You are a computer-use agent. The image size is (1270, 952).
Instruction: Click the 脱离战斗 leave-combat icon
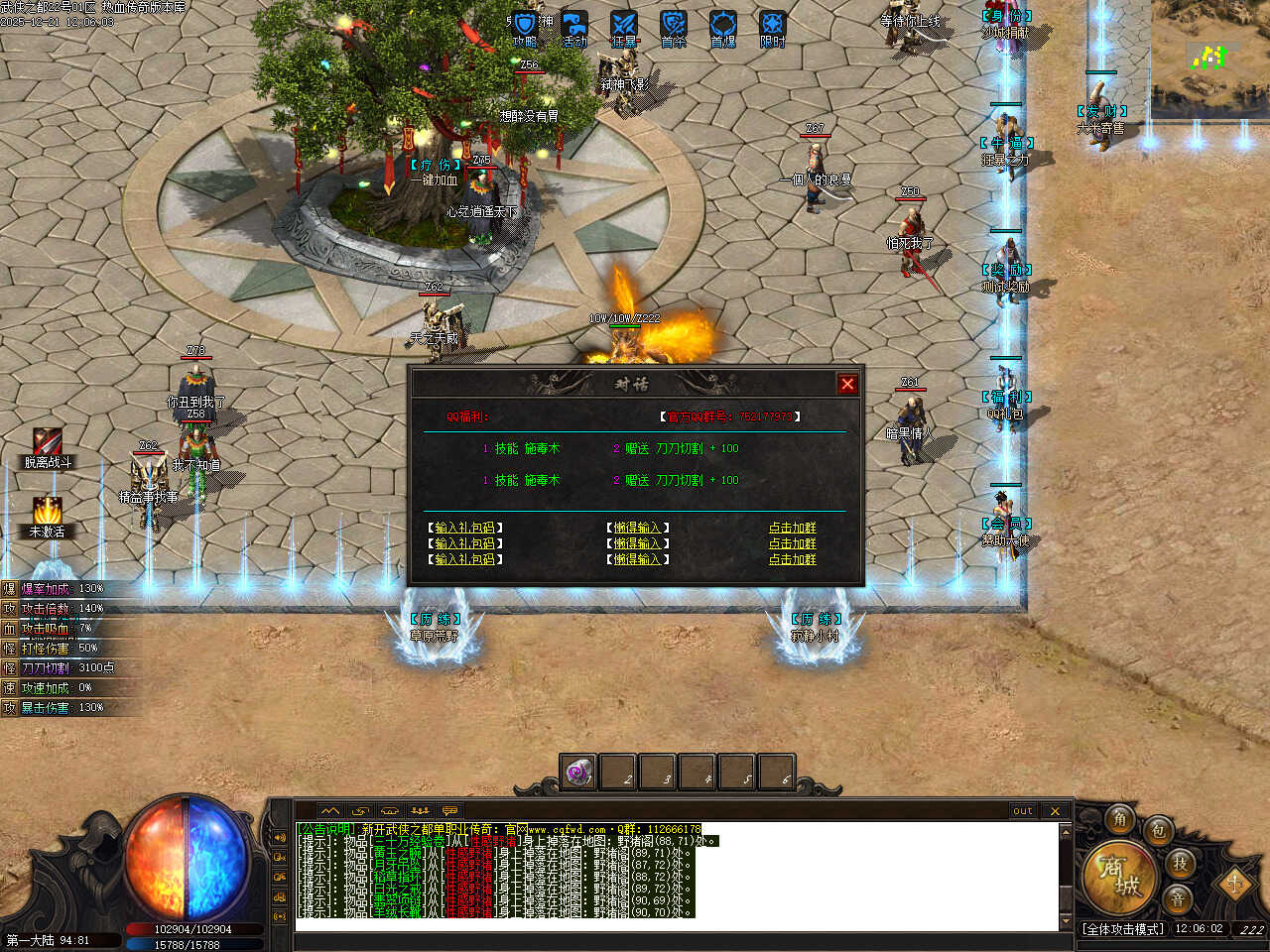click(x=47, y=443)
